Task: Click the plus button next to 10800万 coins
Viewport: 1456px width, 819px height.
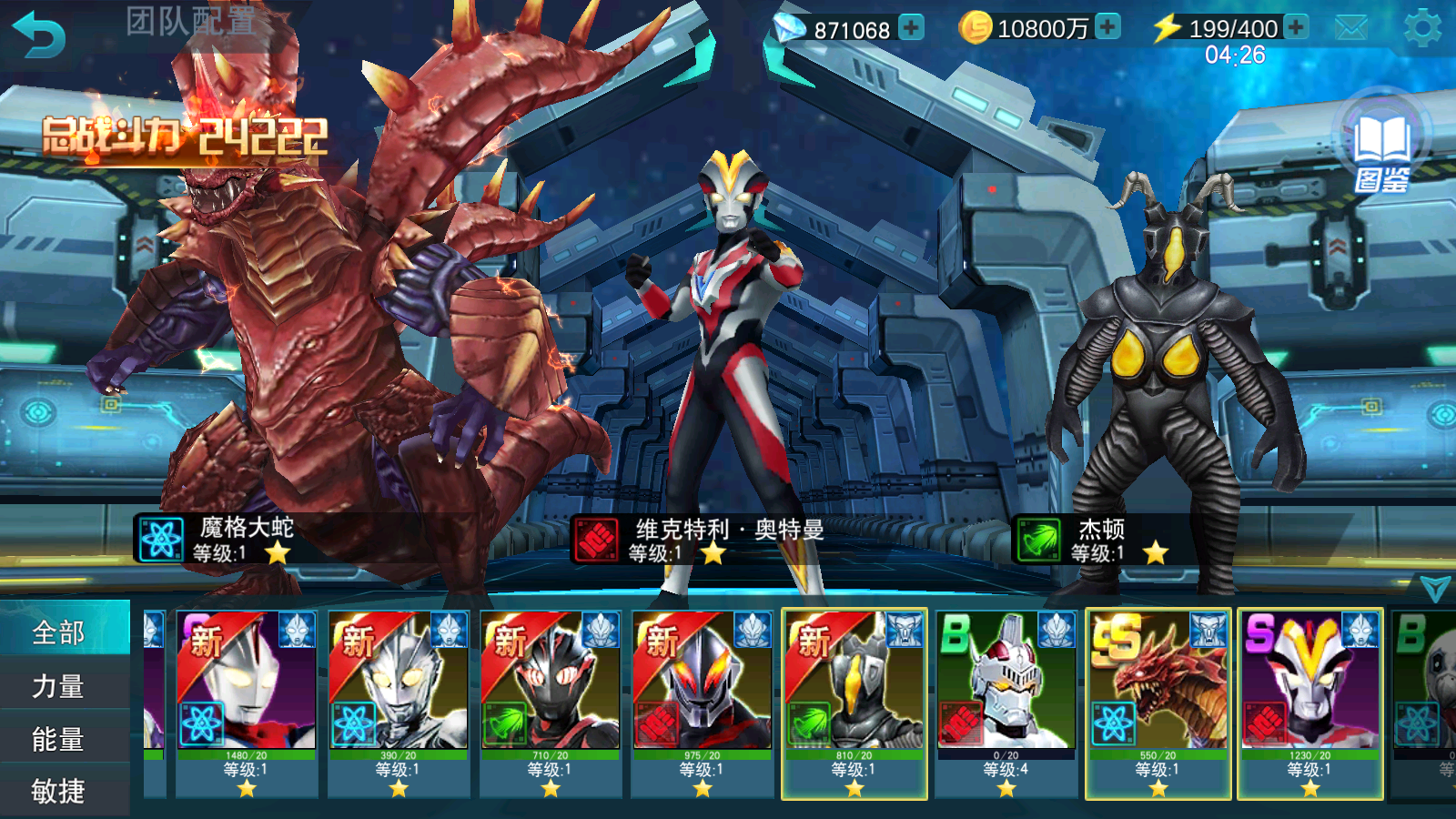Action: tap(1107, 27)
